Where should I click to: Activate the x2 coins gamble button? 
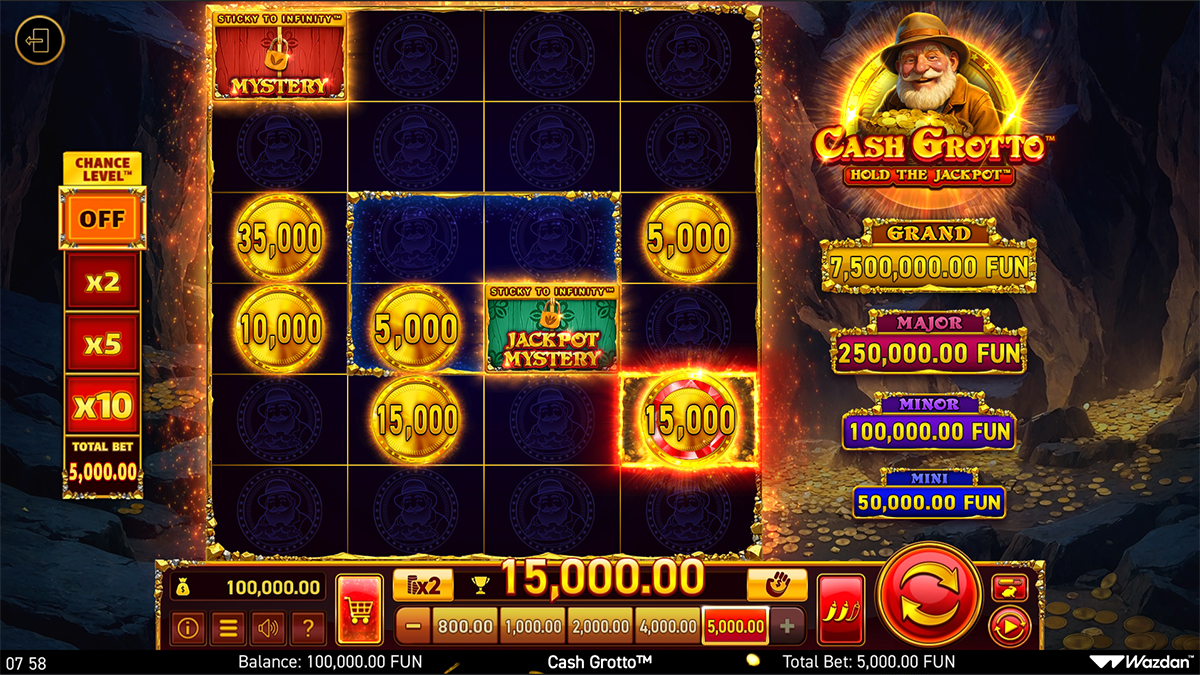423,585
